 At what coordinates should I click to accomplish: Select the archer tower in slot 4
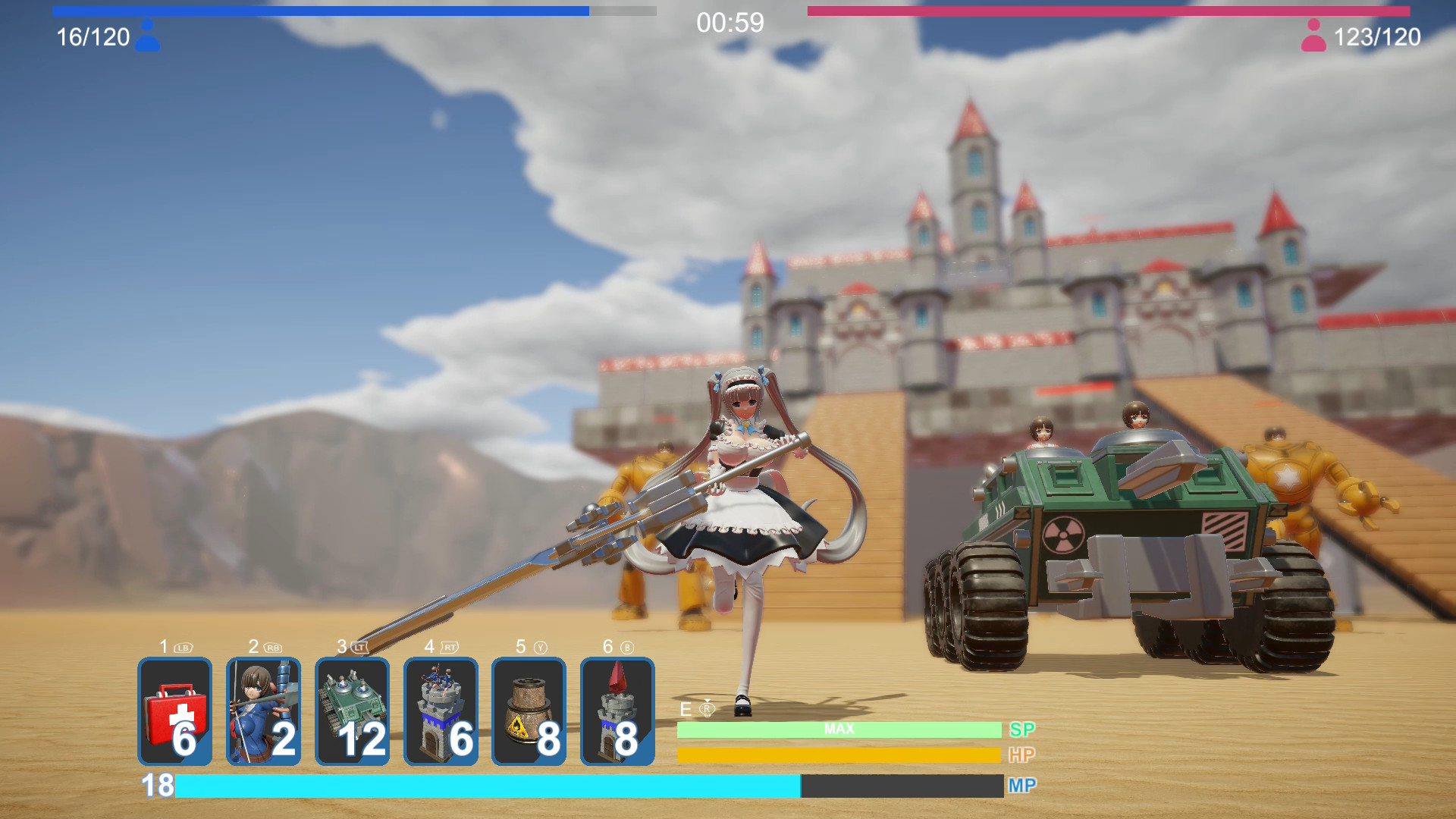point(441,711)
